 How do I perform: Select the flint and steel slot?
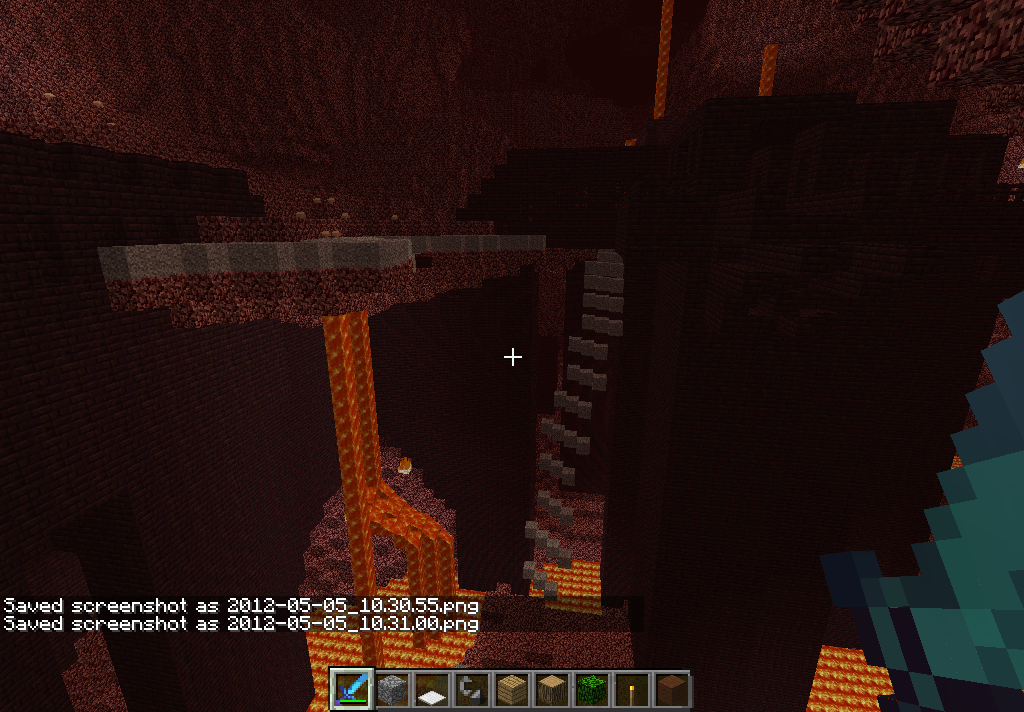point(471,690)
